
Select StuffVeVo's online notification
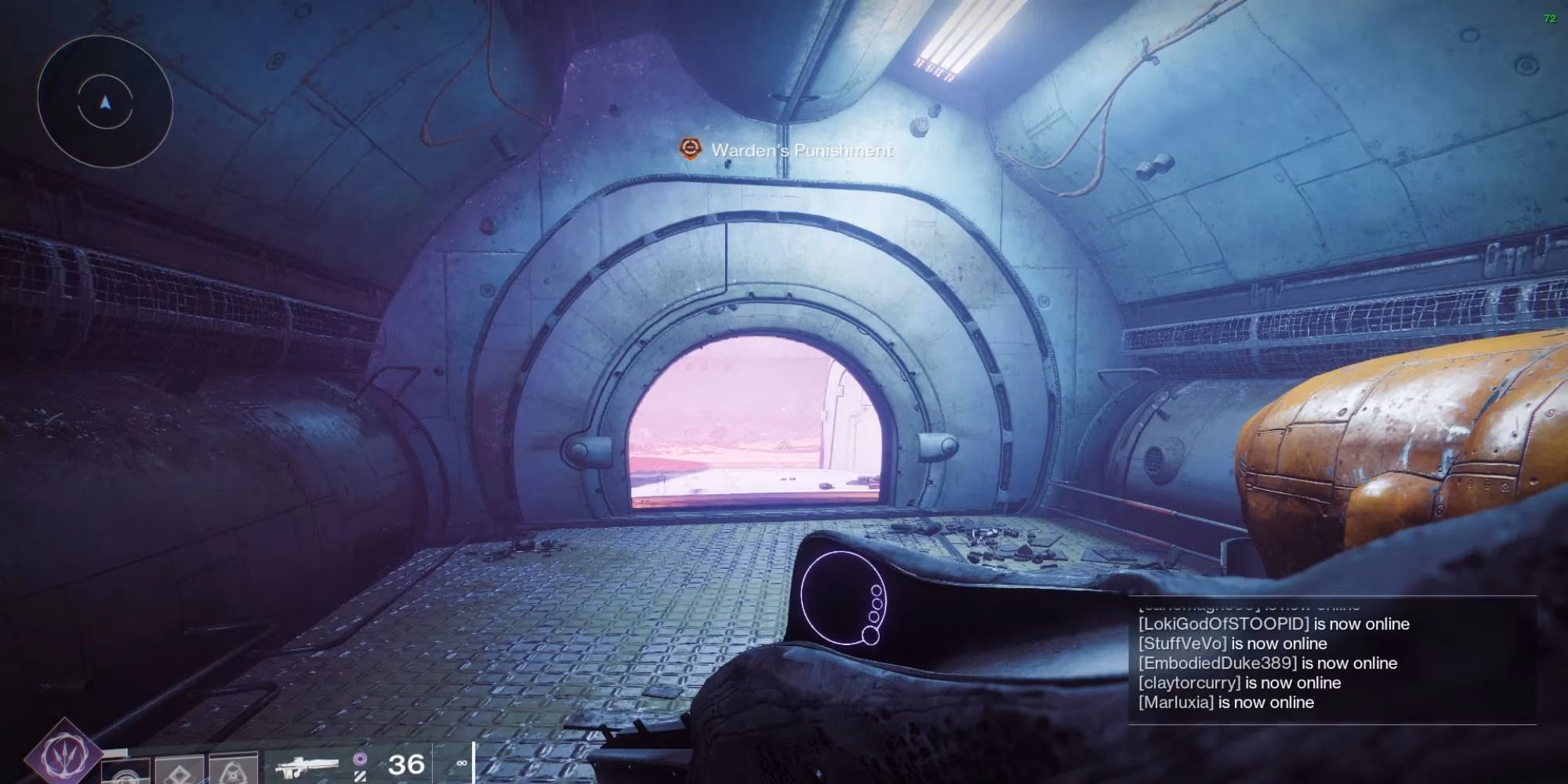1183,644
